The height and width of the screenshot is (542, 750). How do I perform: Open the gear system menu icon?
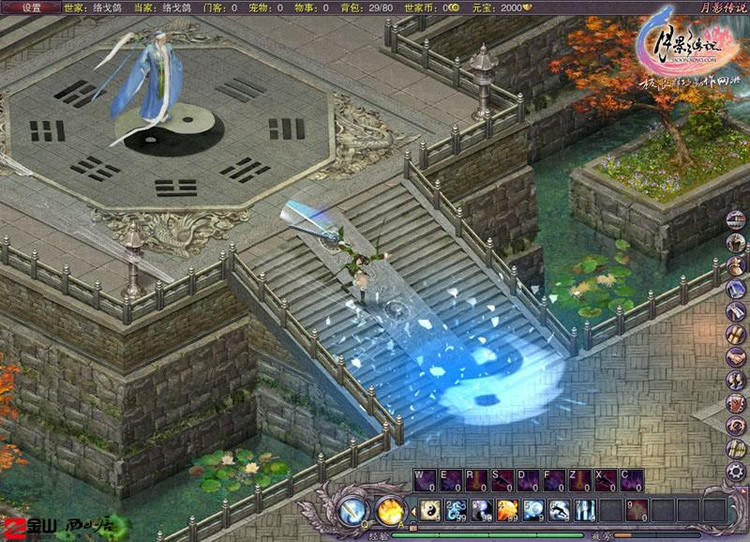click(x=736, y=471)
